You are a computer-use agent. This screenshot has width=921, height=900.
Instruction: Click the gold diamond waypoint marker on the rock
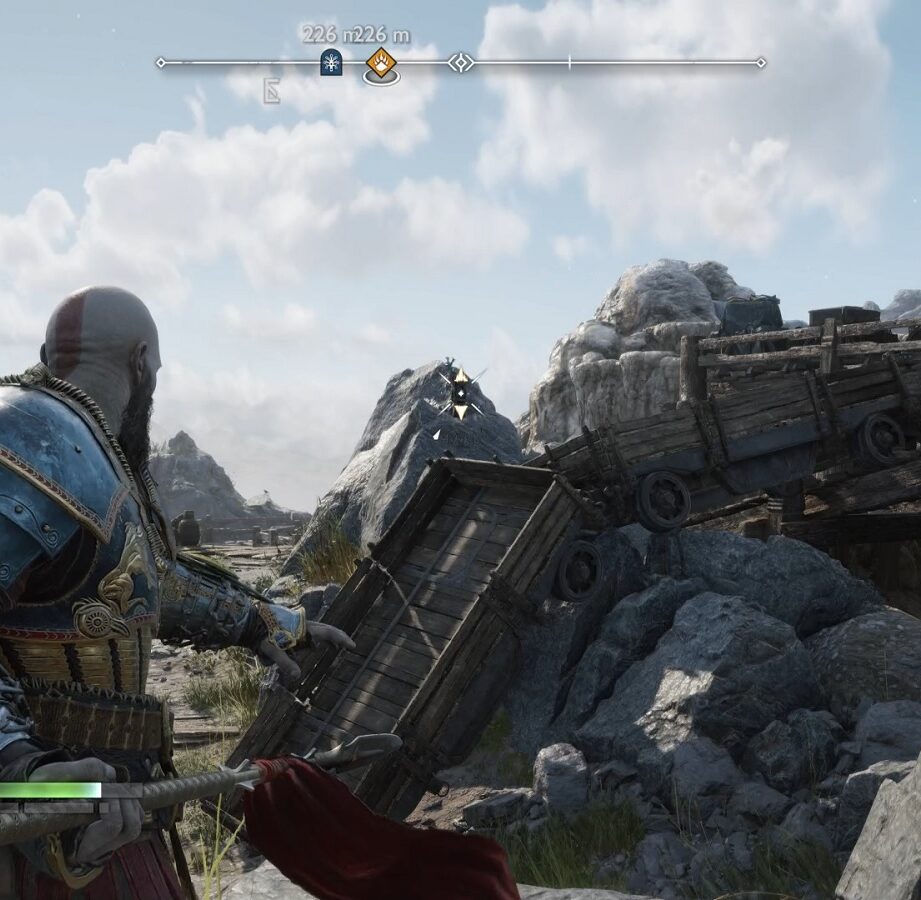point(460,391)
